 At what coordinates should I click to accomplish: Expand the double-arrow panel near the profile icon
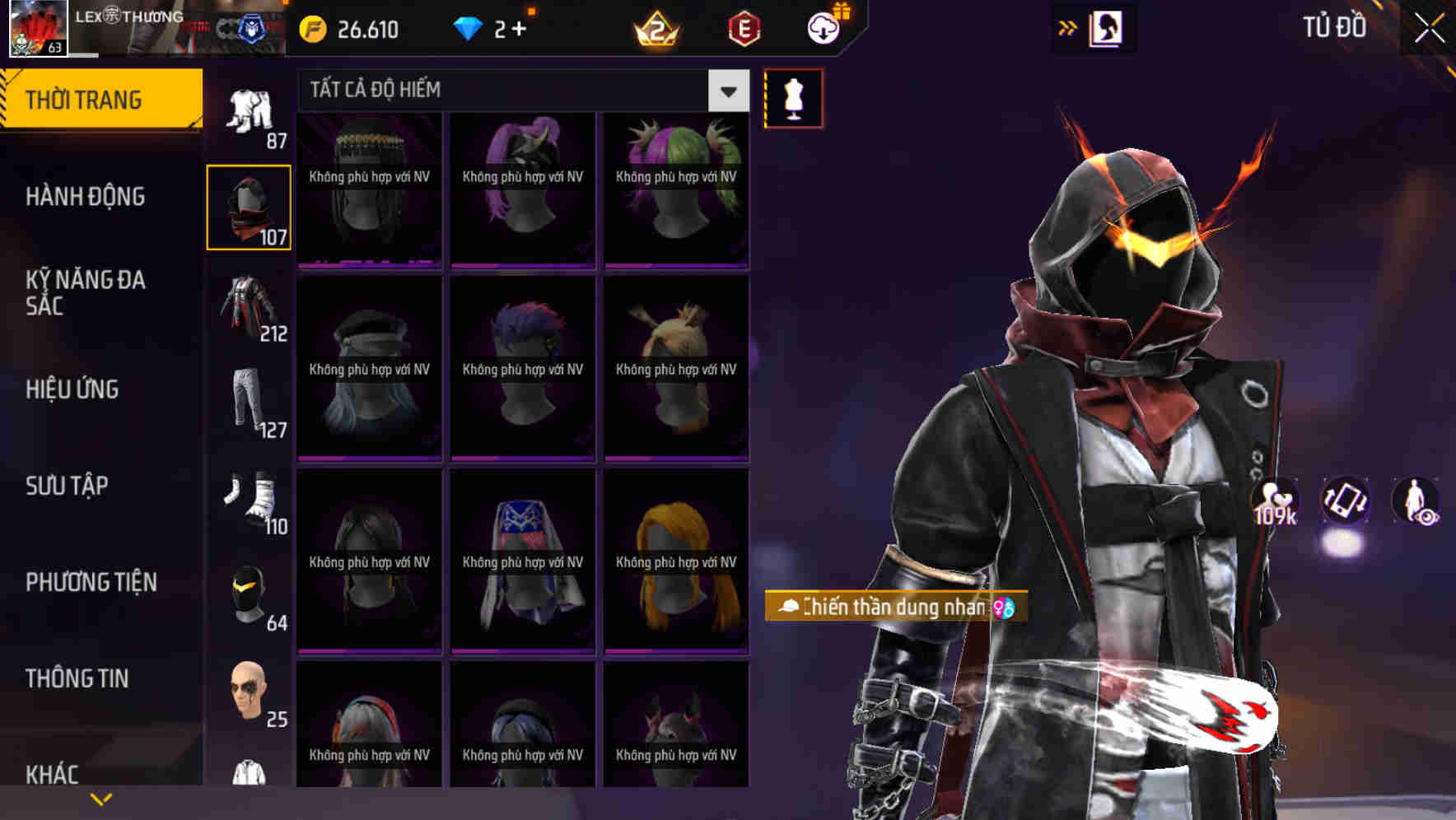click(1068, 27)
